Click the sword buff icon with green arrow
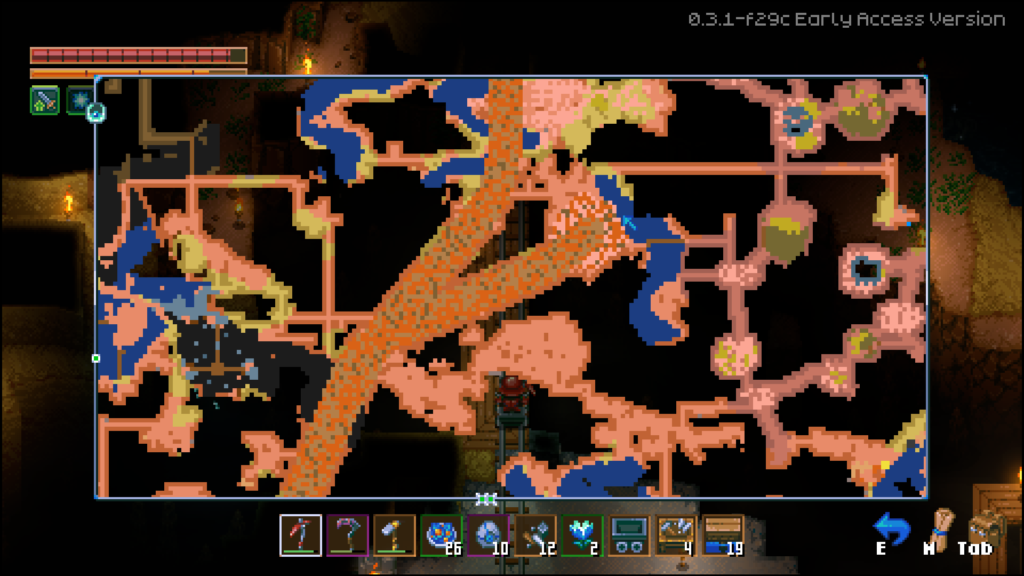Viewport: 1024px width, 576px height. tap(44, 100)
